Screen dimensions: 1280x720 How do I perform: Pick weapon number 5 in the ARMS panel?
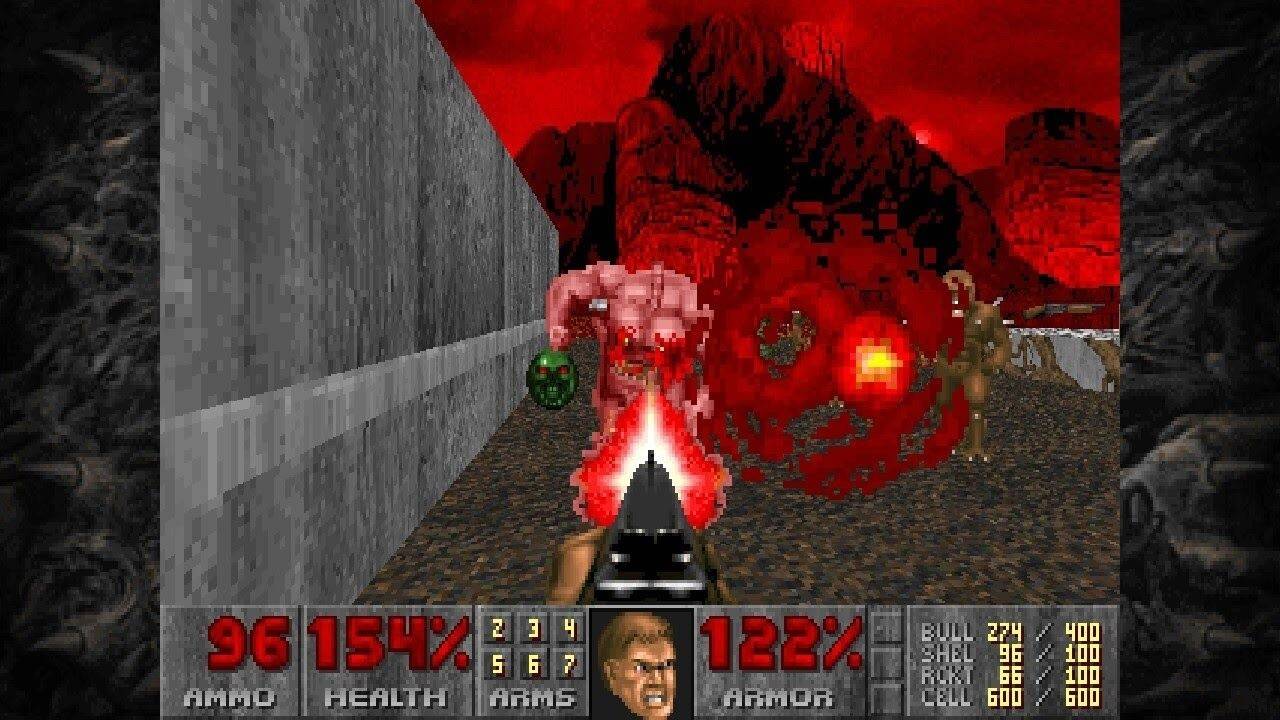[498, 663]
